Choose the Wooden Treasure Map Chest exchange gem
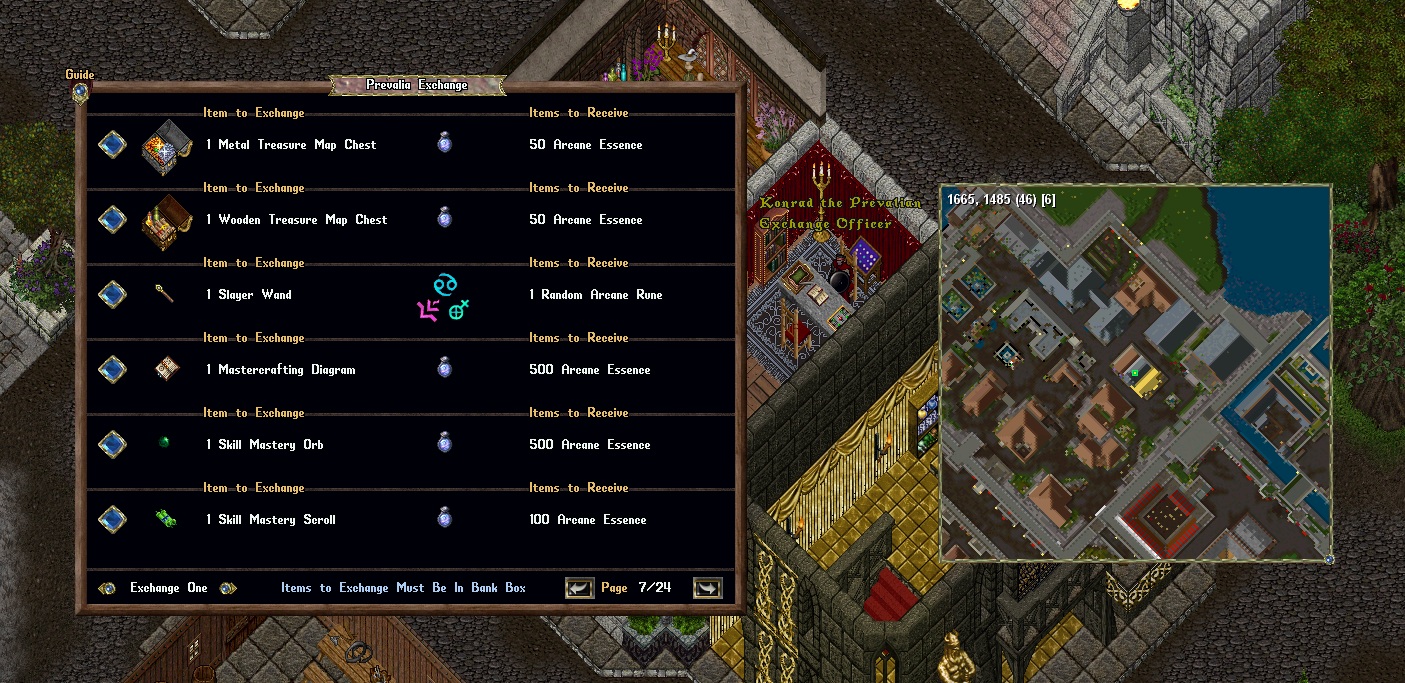Screen dimensions: 1405x683 pyautogui.click(x=112, y=220)
